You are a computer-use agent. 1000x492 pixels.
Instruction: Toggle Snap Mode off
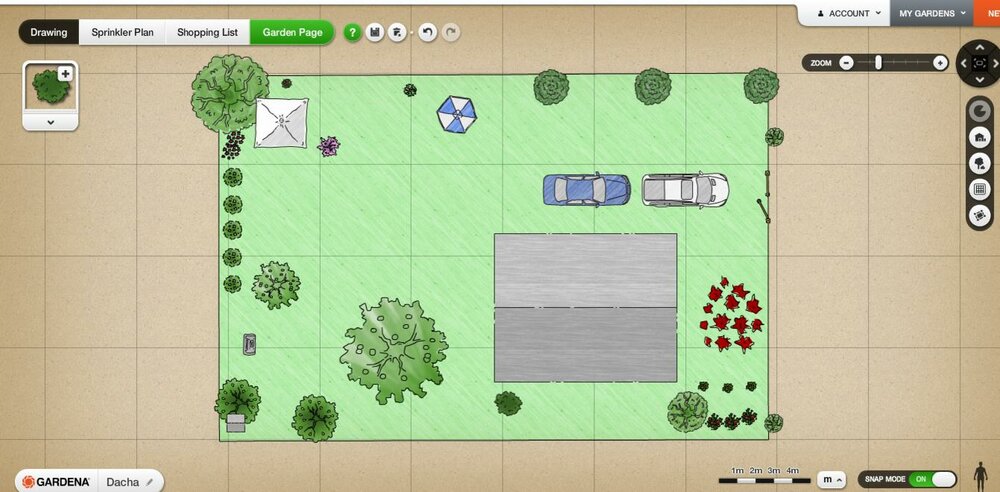tap(931, 479)
